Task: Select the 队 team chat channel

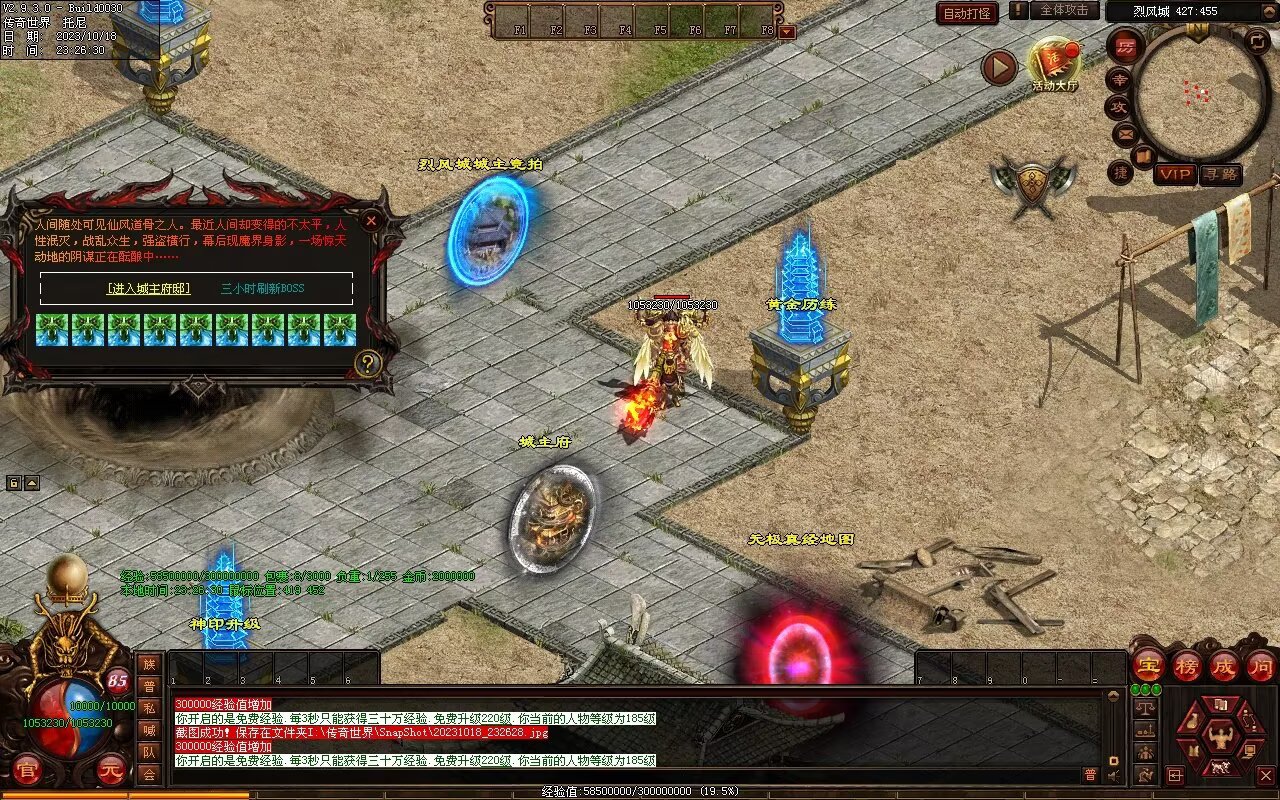Action: (x=149, y=752)
